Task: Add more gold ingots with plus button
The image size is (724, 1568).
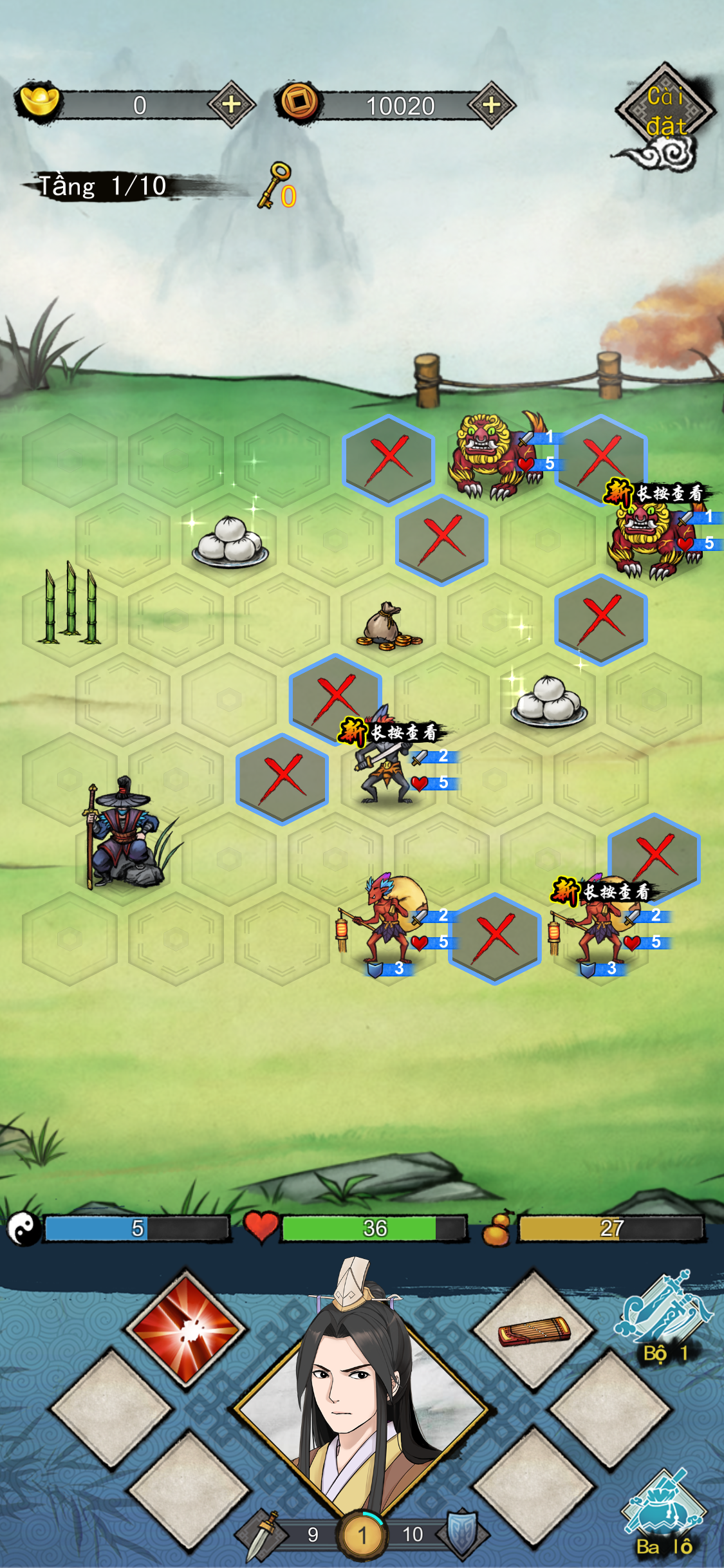Action: pos(231,104)
